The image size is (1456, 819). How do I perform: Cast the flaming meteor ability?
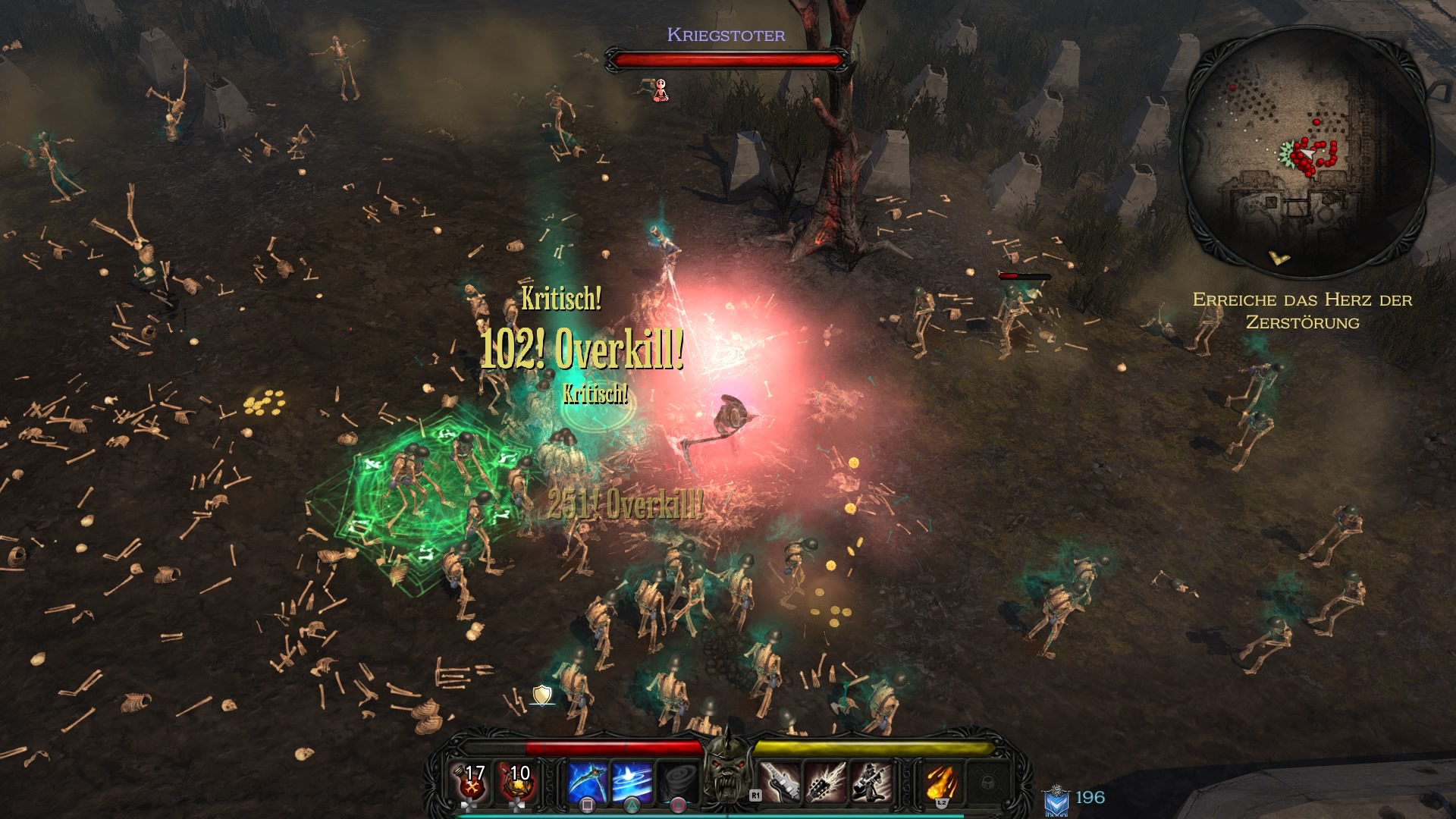941,782
